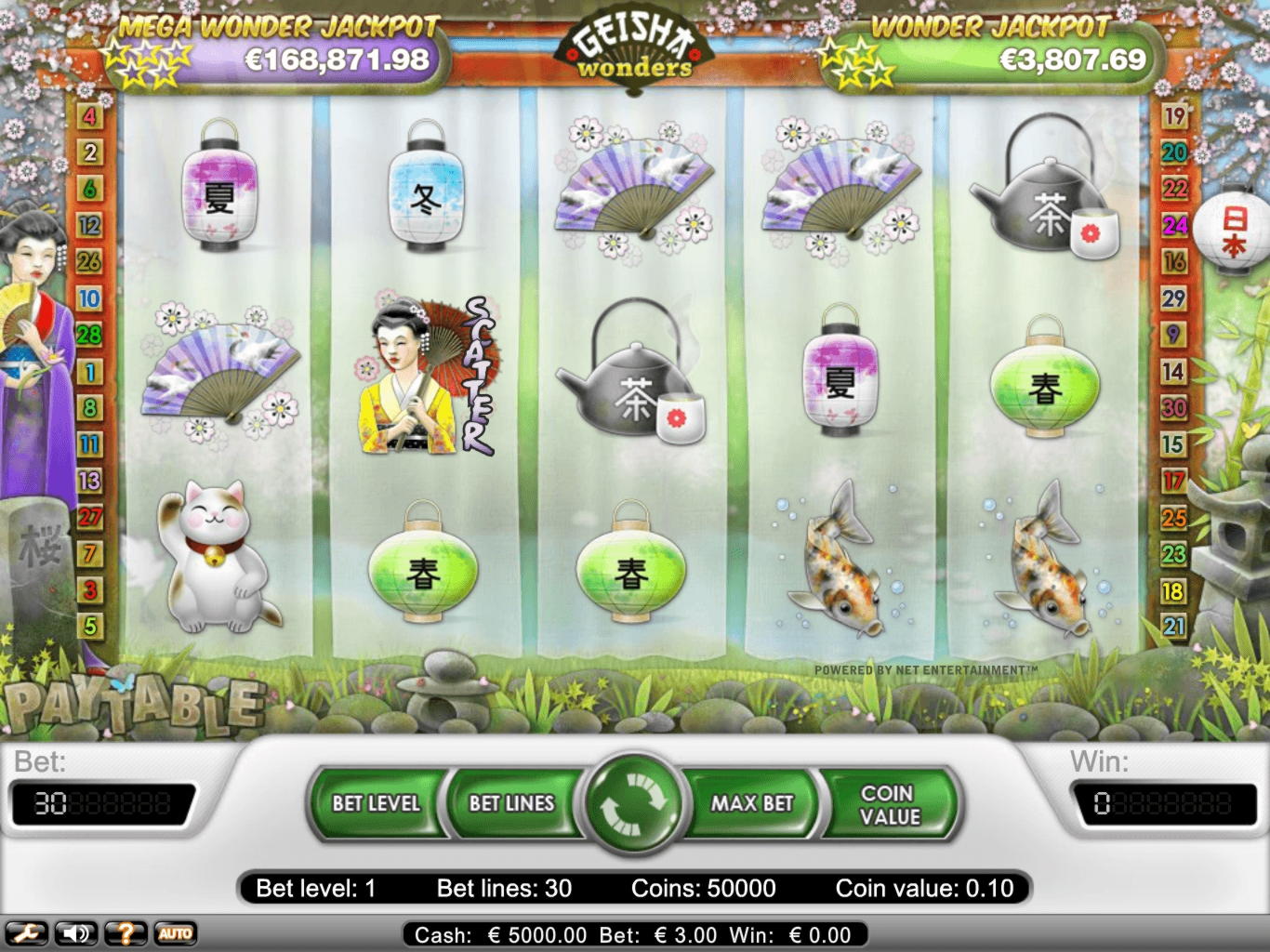Show help via the question mark icon
This screenshot has height=952, width=1270.
coord(126,933)
